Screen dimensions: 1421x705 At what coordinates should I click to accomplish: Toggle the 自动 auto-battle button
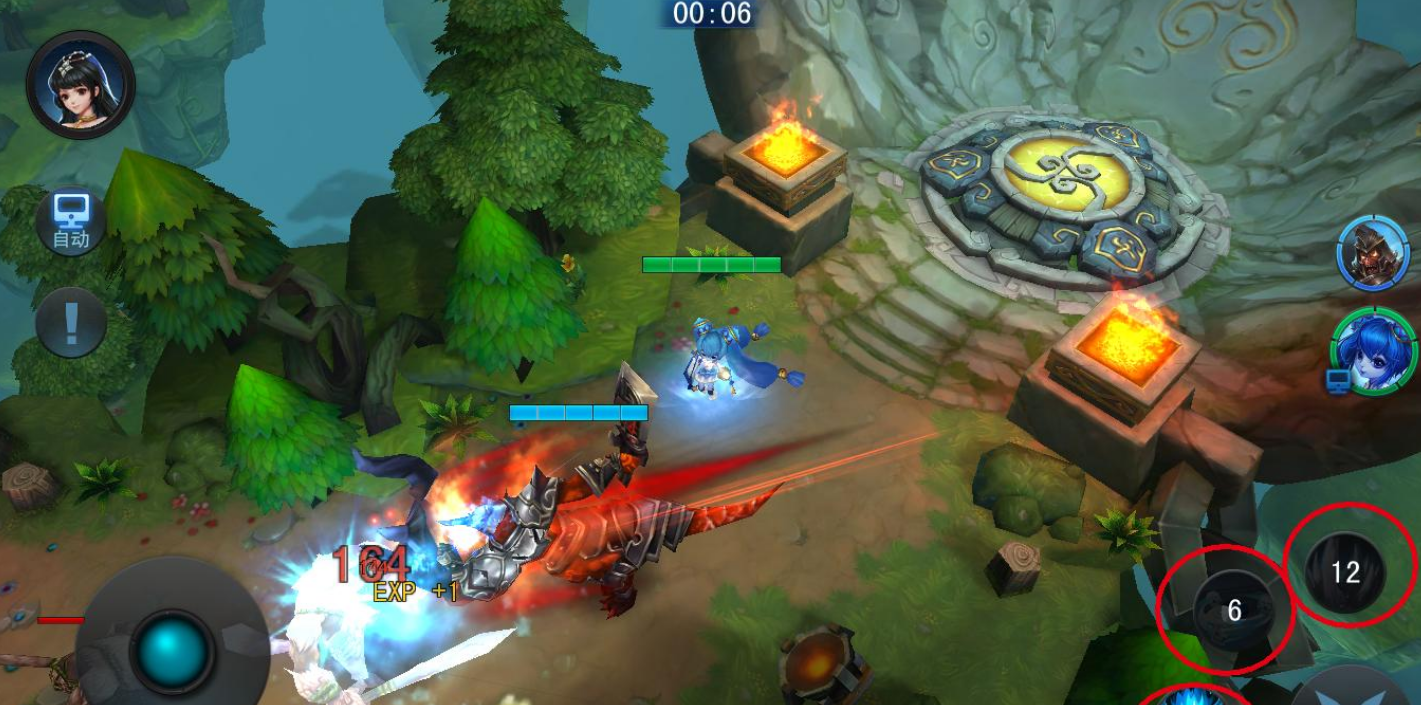[x=71, y=221]
